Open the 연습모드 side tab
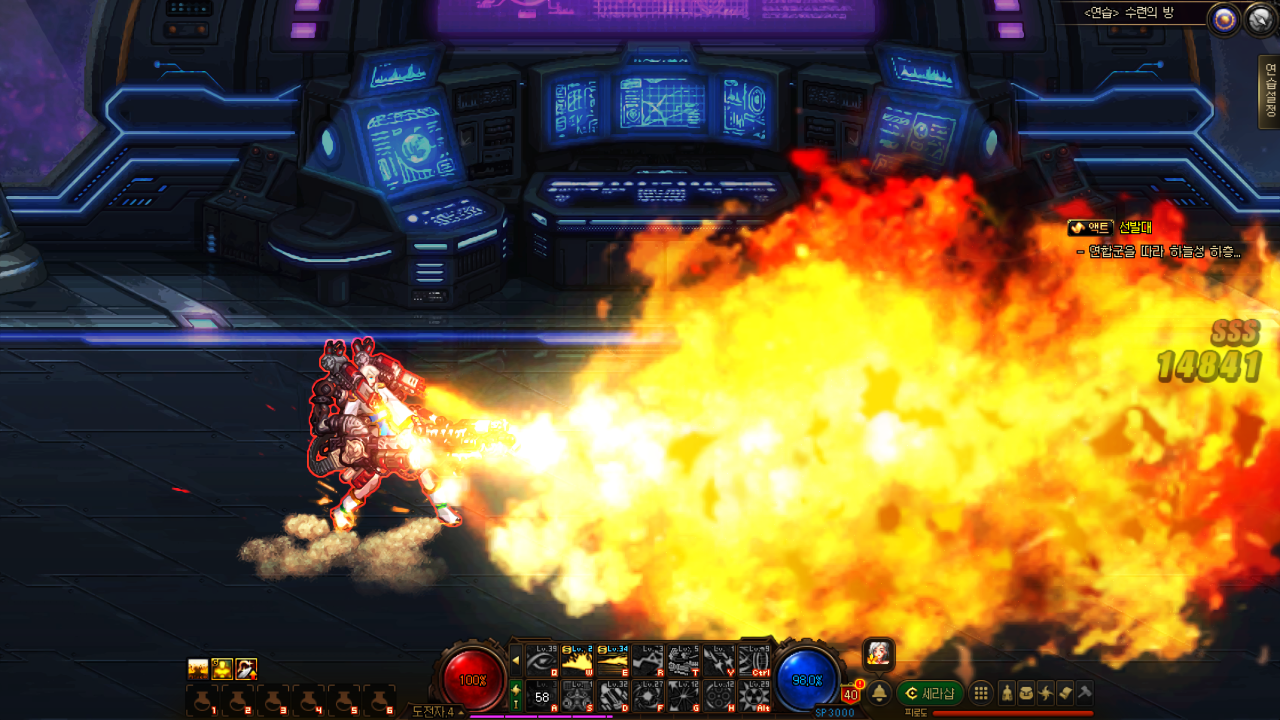The width and height of the screenshot is (1280, 720). pos(1270,92)
